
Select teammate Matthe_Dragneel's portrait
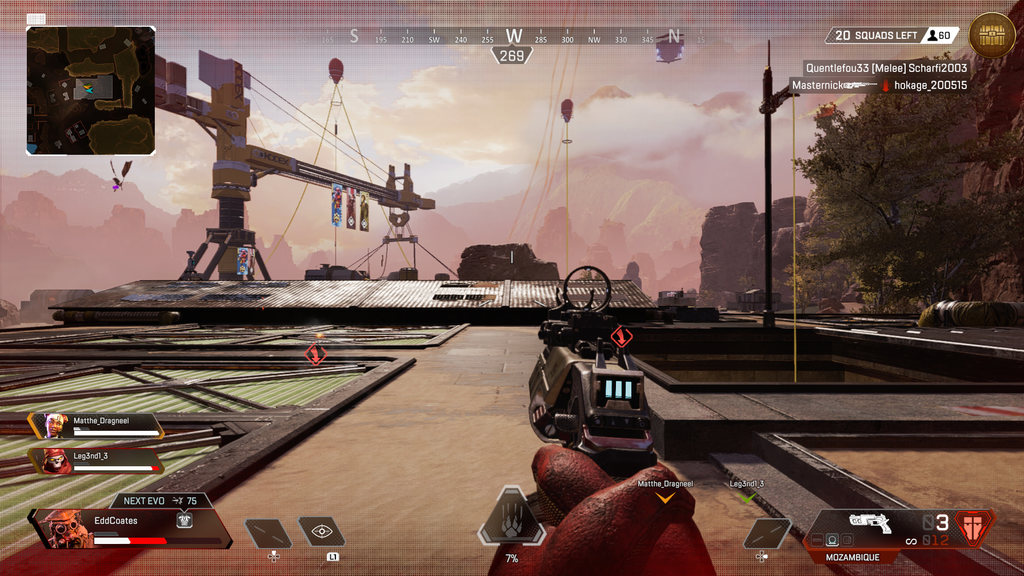coord(54,425)
